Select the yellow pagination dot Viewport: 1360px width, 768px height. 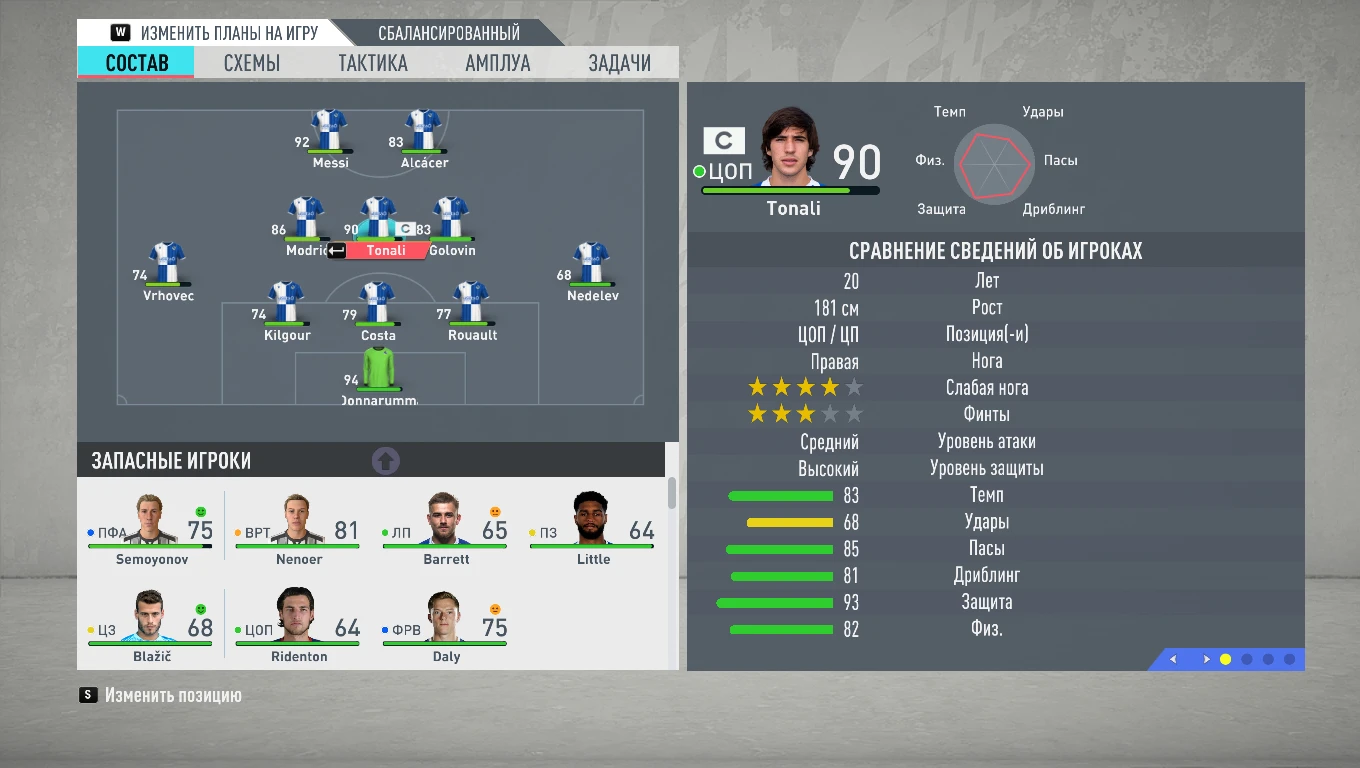click(x=1226, y=660)
